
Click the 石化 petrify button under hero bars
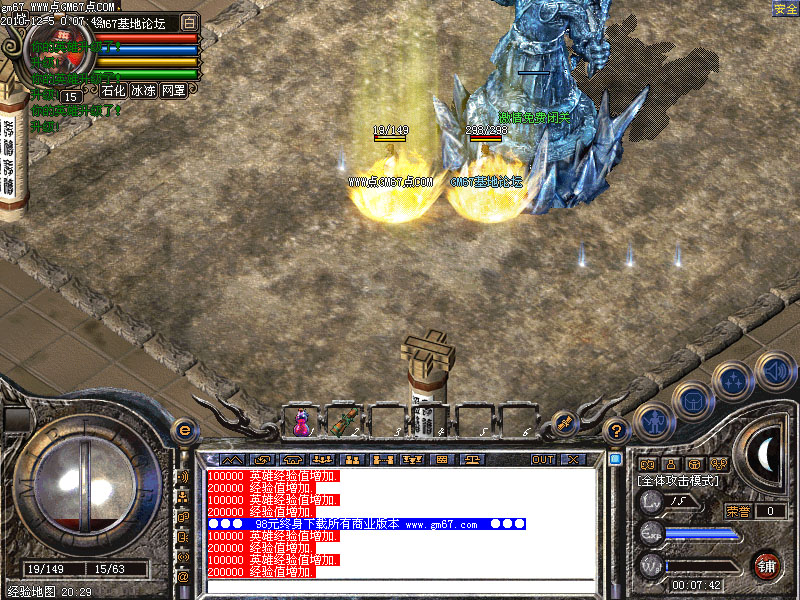coord(113,90)
